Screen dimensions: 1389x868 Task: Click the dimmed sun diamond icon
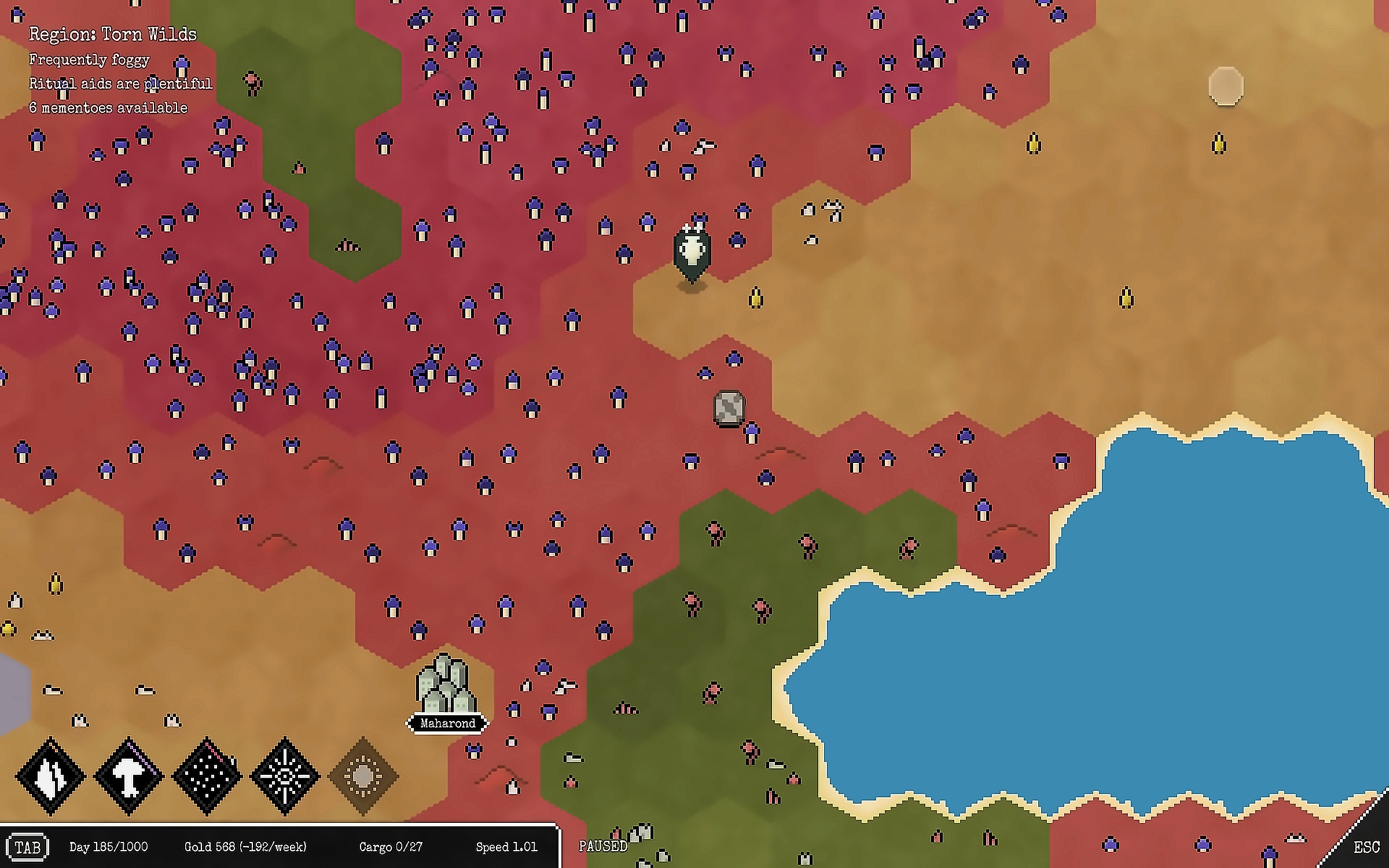tap(363, 776)
